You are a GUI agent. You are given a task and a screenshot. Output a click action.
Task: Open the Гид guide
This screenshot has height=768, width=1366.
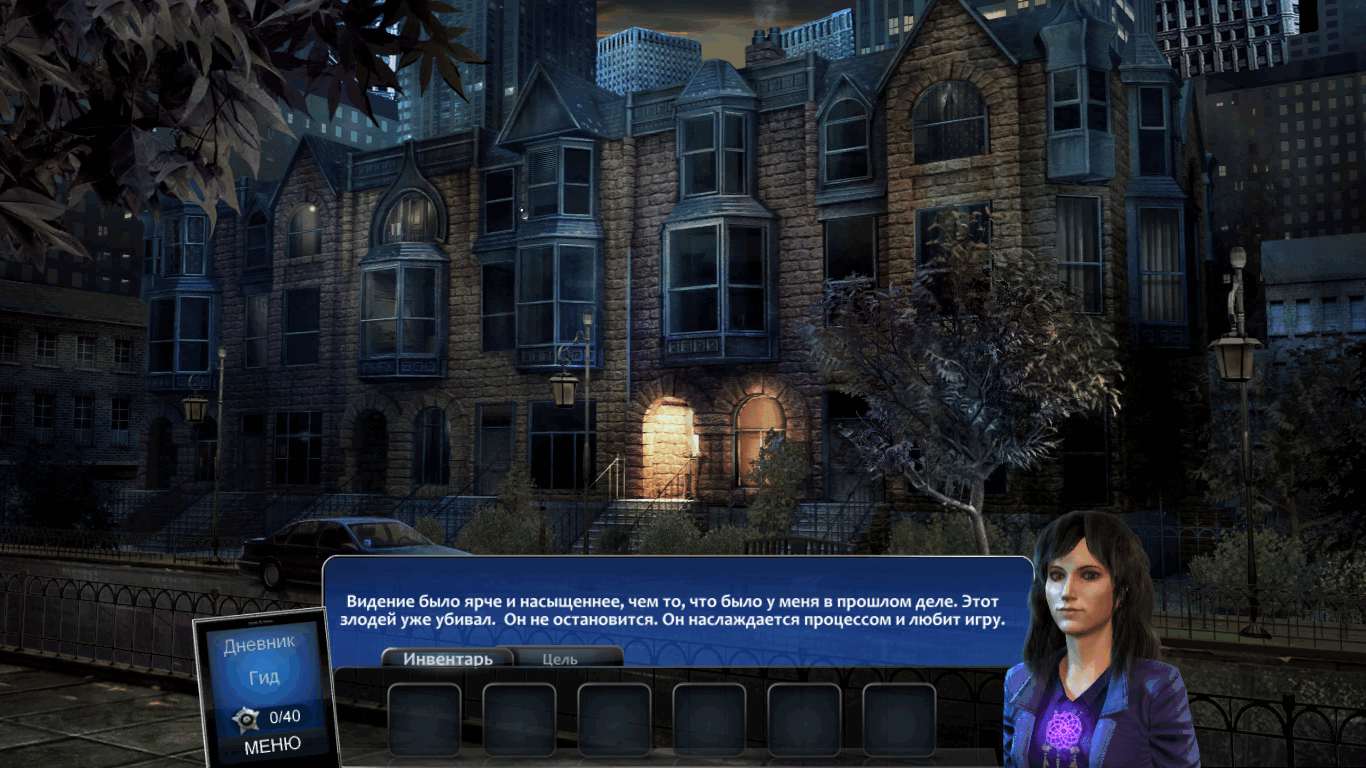[x=264, y=677]
